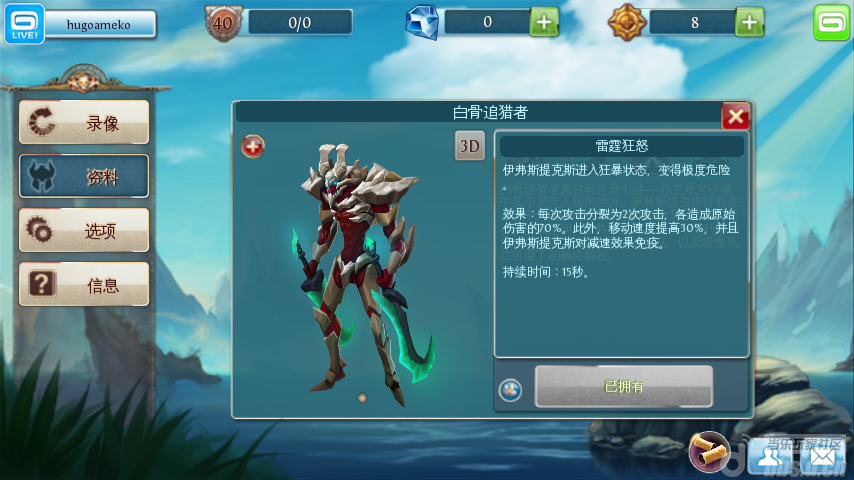Open the scroll quest icon
Viewport: 854px width, 480px height.
pyautogui.click(x=711, y=453)
